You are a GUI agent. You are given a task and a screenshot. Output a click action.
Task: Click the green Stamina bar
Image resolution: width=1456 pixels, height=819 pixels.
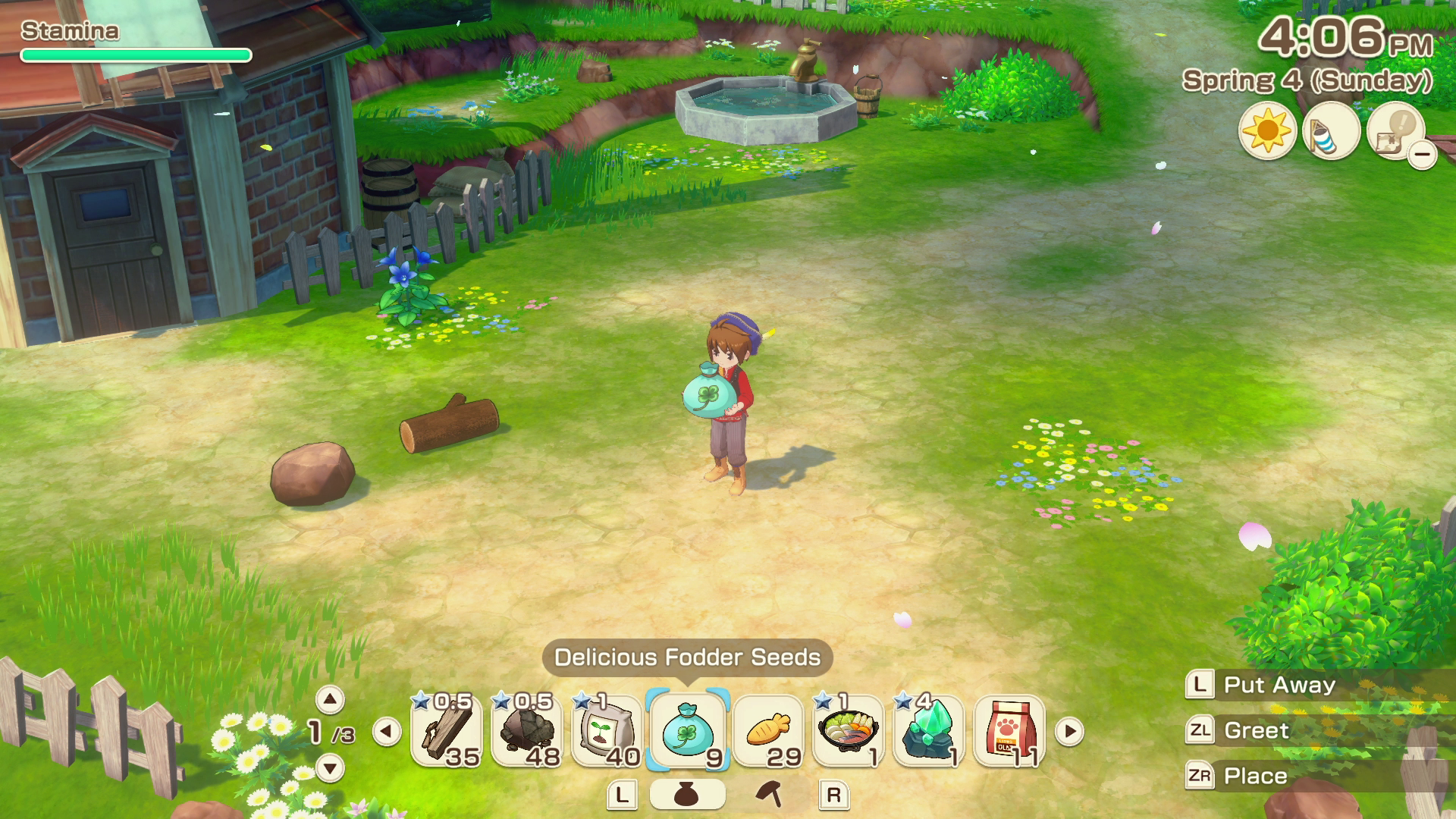[x=135, y=54]
